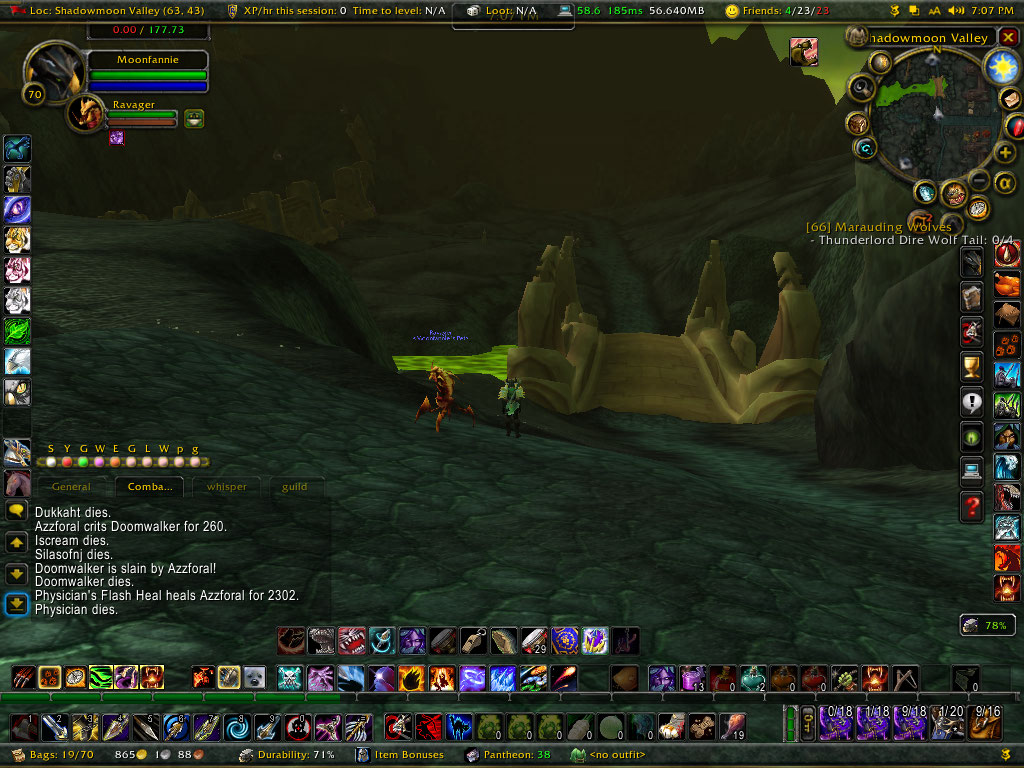Open the red question mark help button
The width and height of the screenshot is (1024, 768).
point(971,508)
